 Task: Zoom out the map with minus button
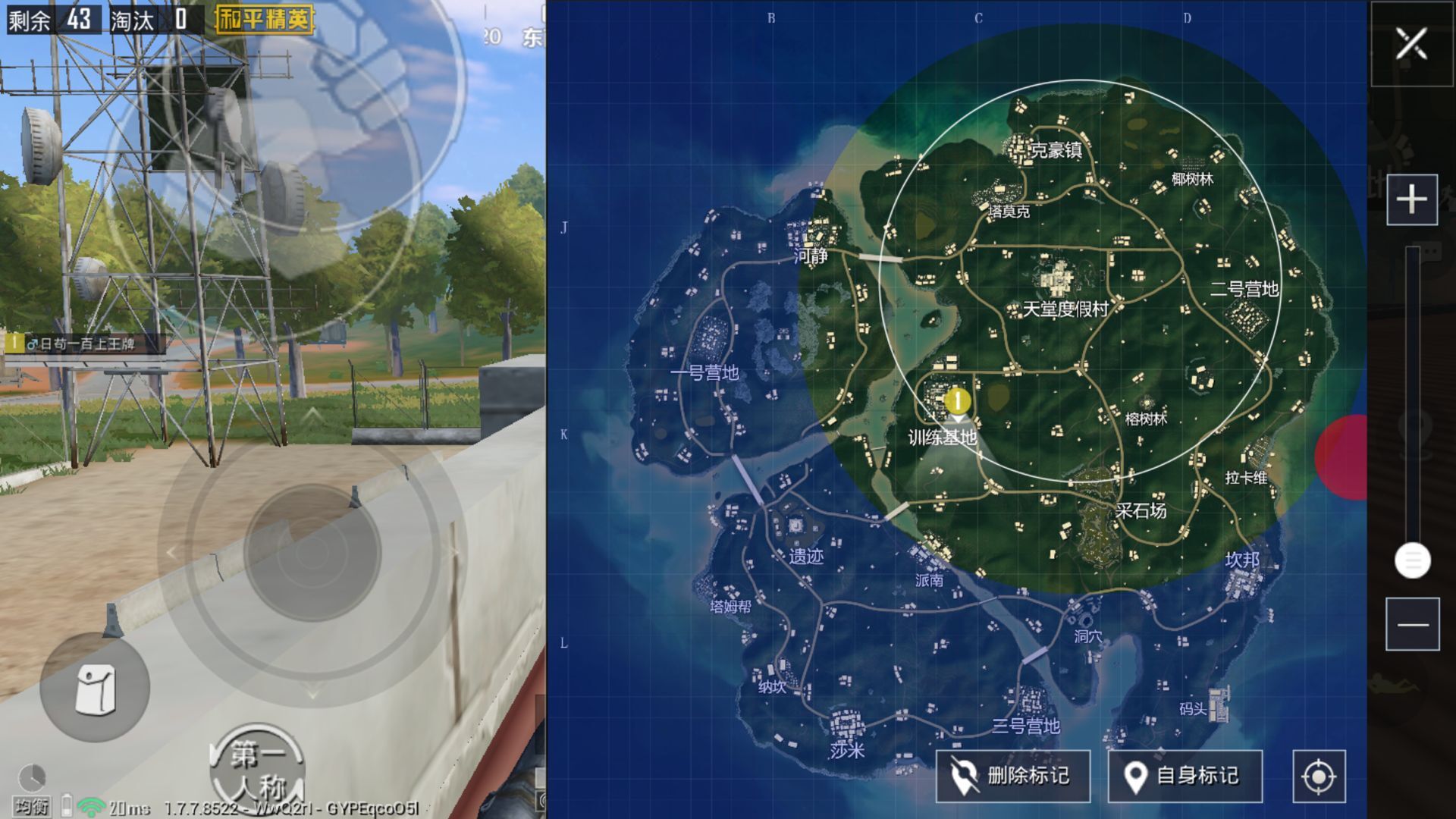coord(1412,624)
